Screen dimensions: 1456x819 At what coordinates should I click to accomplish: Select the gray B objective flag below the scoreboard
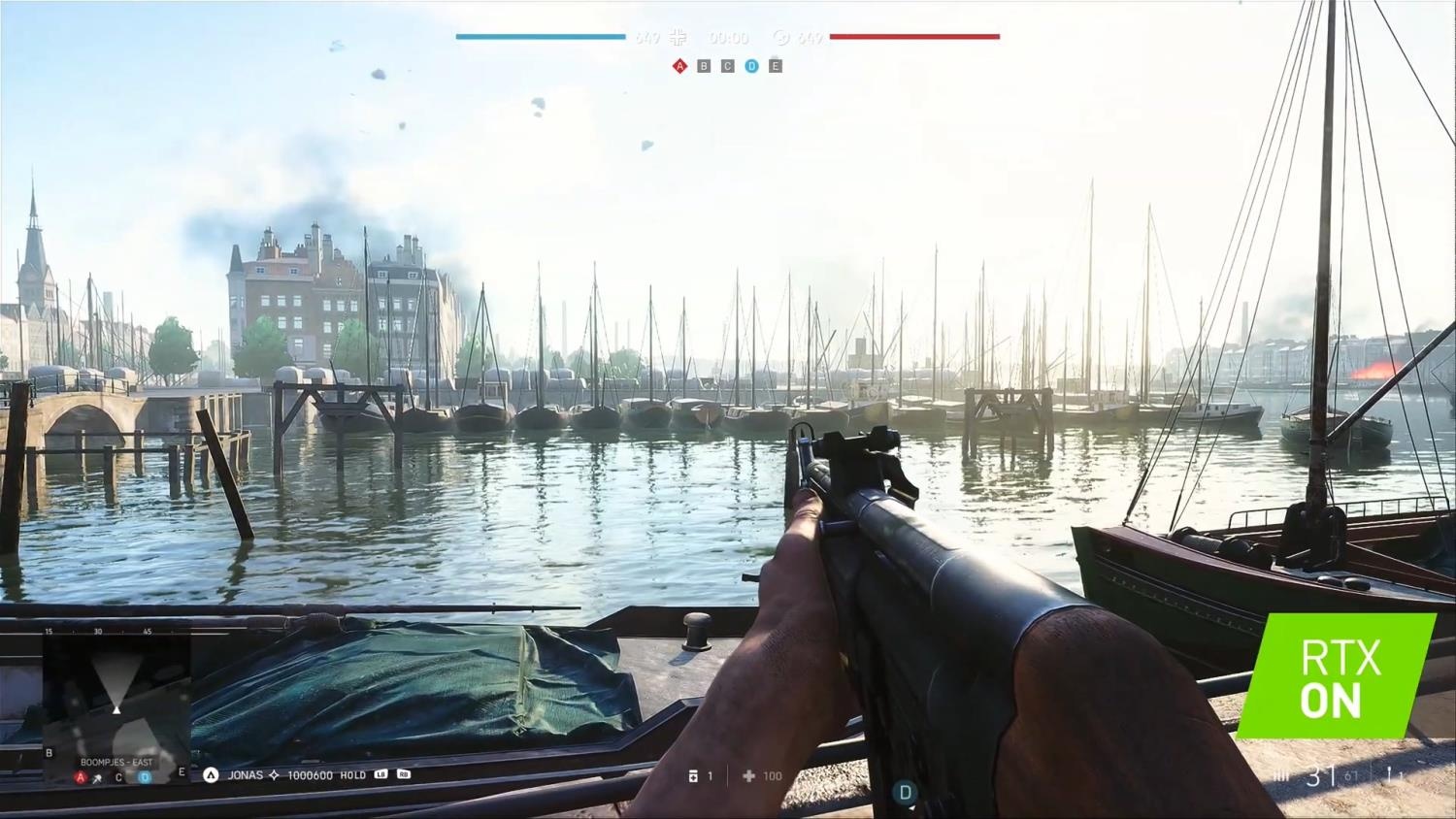pos(704,66)
